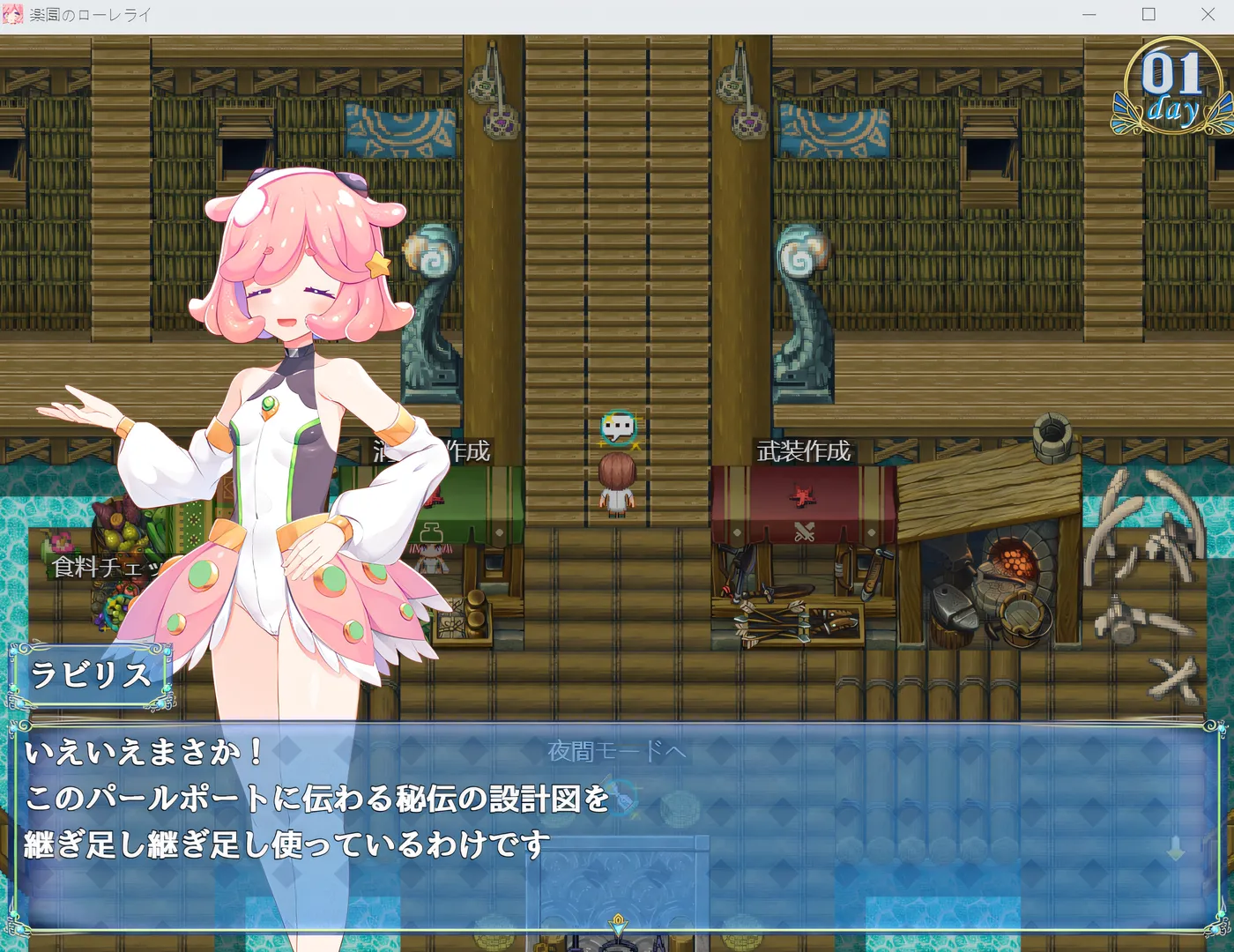Close the game window
Screen dimensions: 1234x952
1208,14
